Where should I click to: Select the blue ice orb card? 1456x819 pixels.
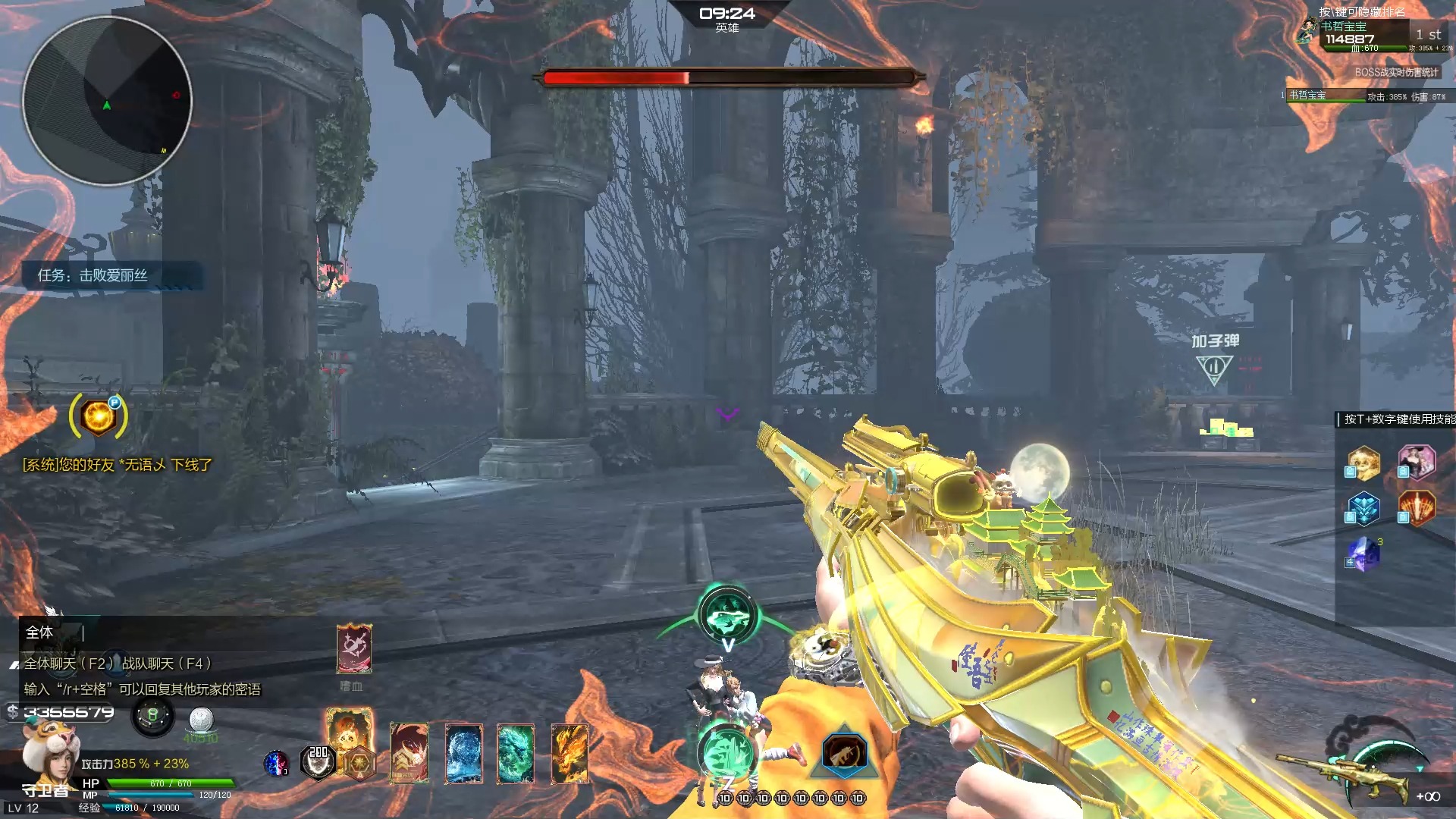(463, 753)
